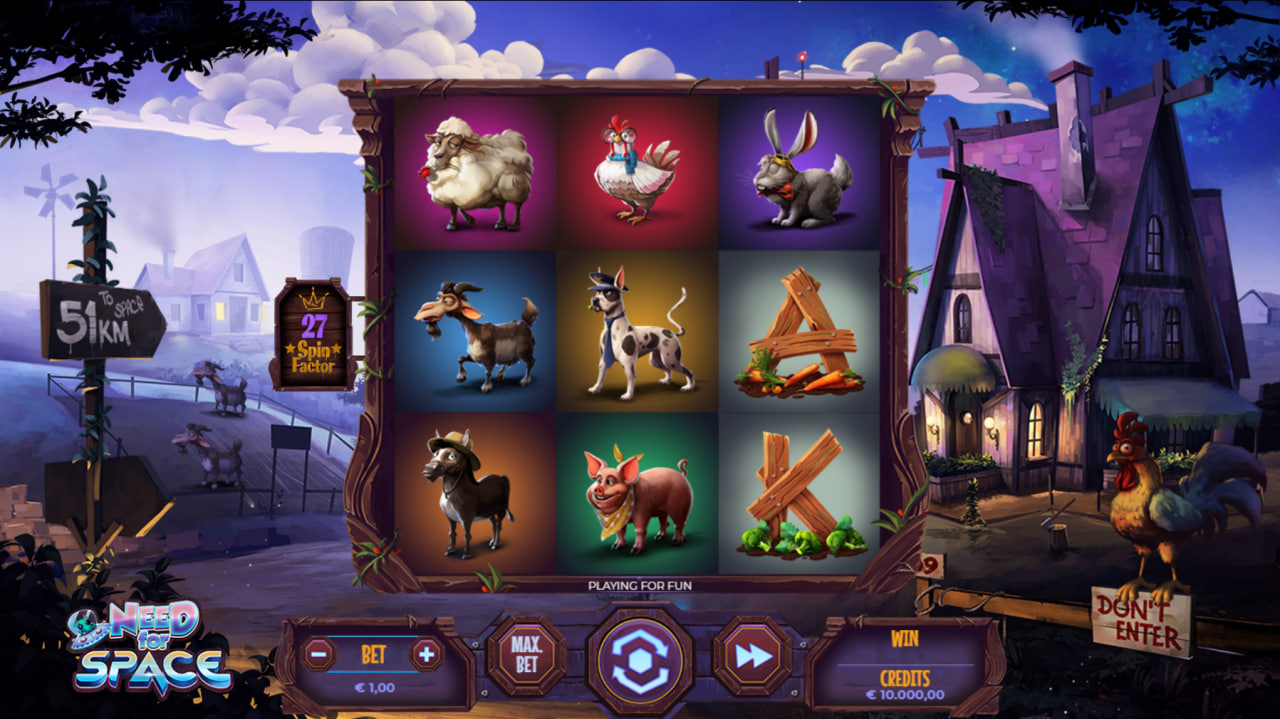
Task: Activate the fast-forward turbo spin button
Action: click(752, 656)
